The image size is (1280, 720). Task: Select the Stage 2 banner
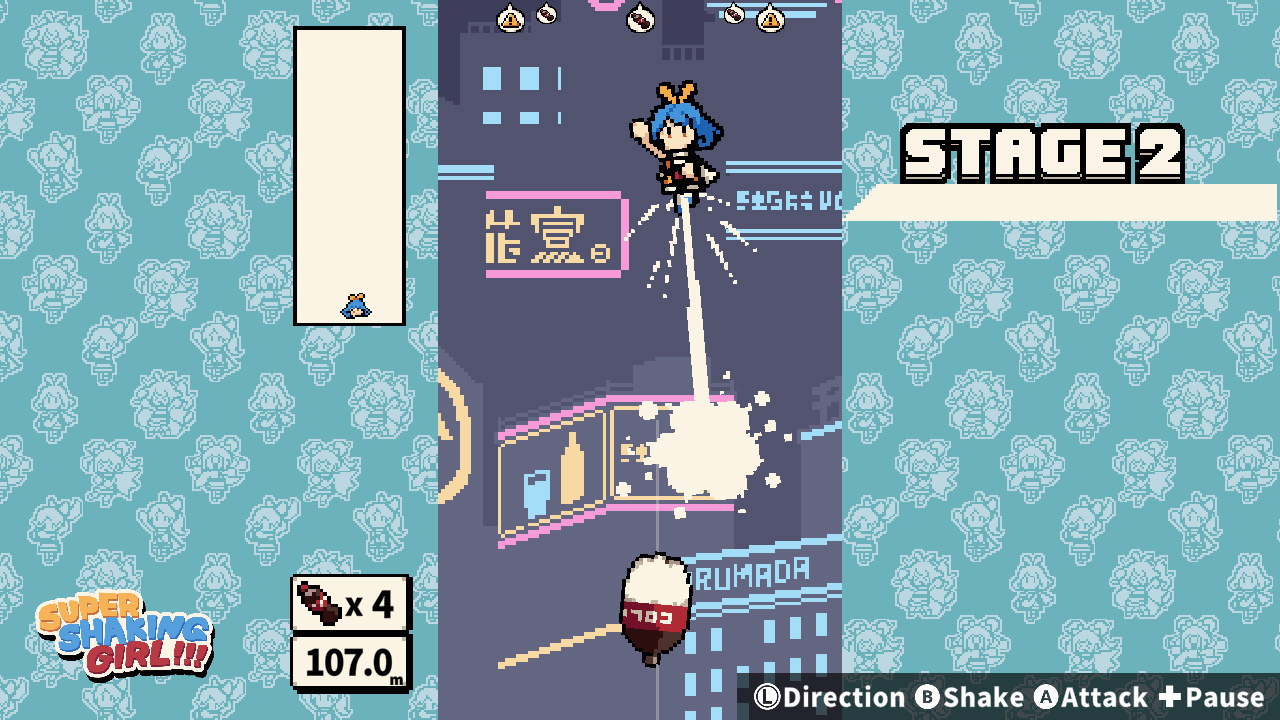(1043, 152)
